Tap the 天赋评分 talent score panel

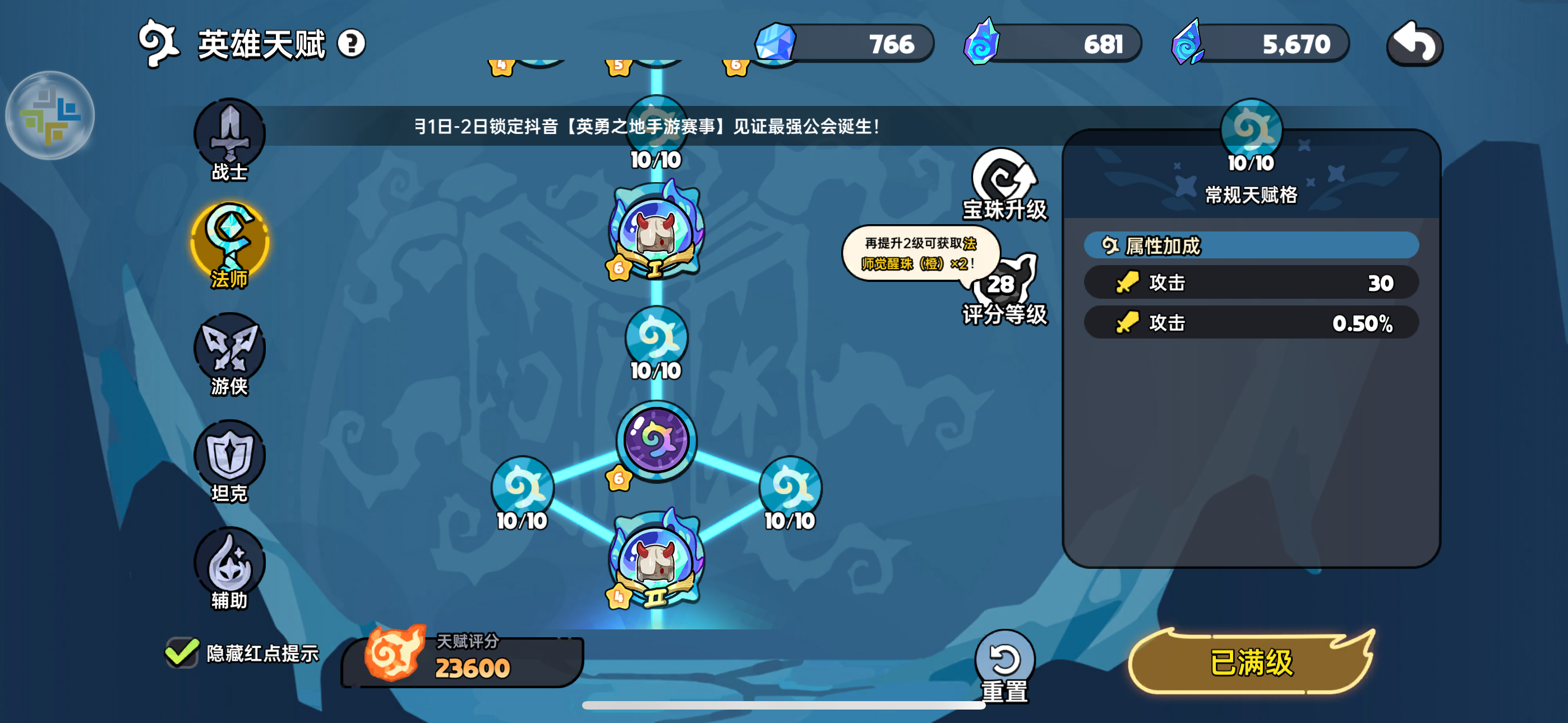click(463, 660)
